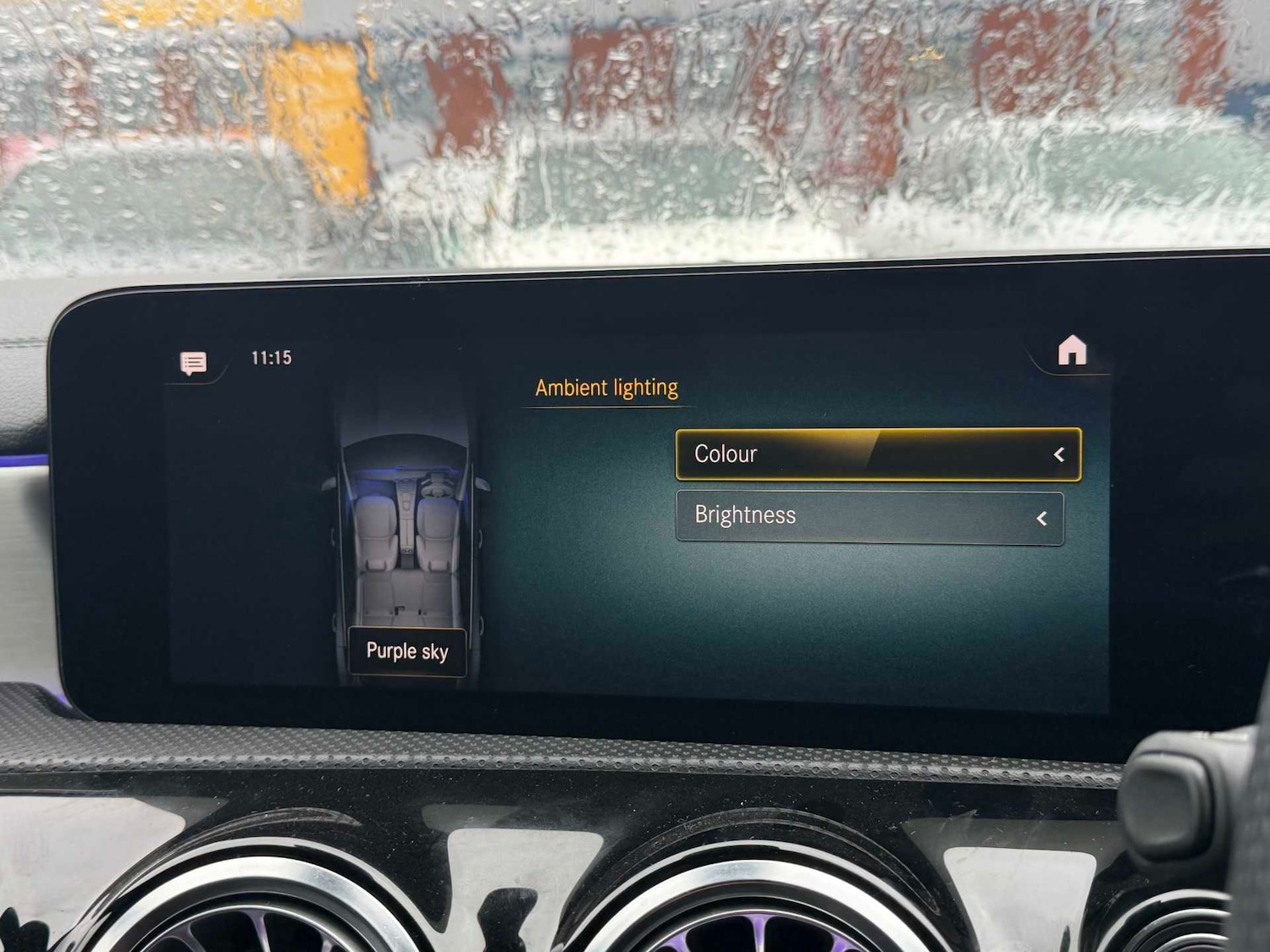This screenshot has height=952, width=1270.
Task: Expand the Brightness adjustment chevron
Action: [x=1042, y=517]
